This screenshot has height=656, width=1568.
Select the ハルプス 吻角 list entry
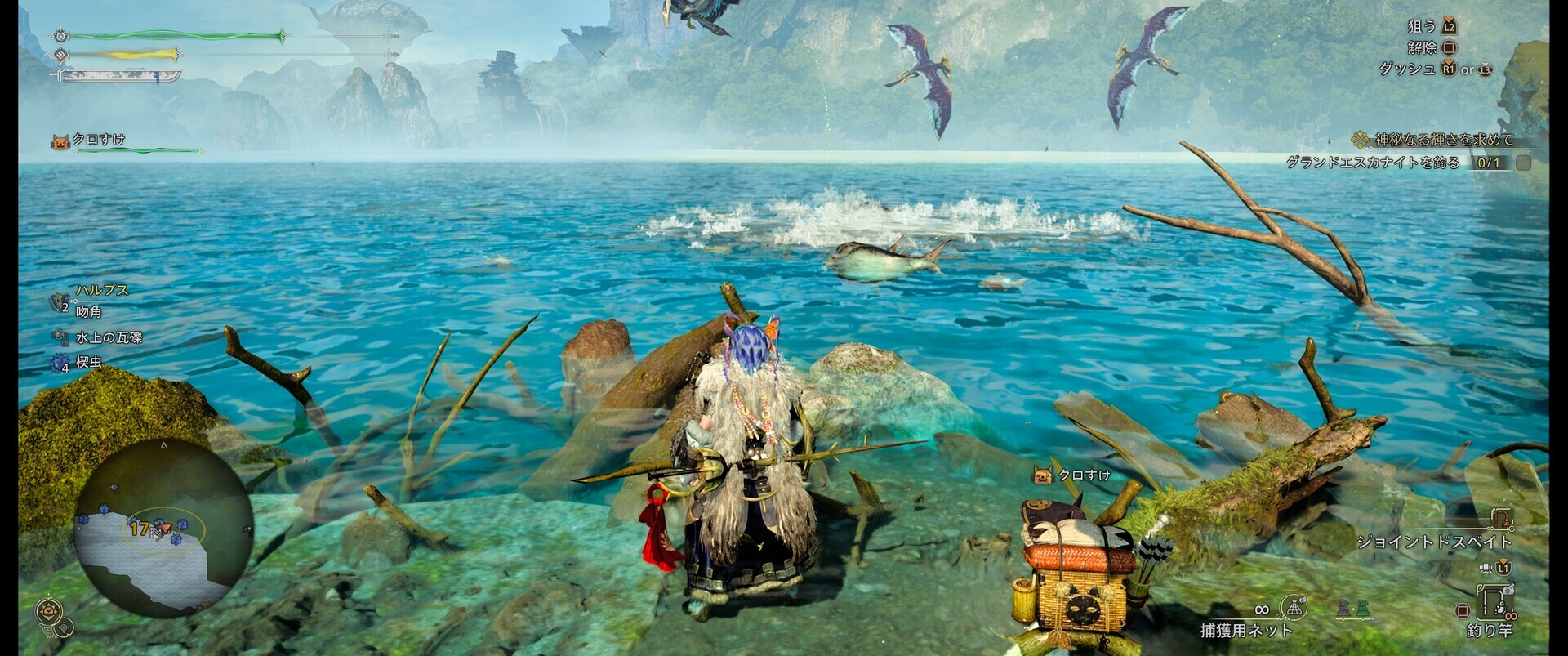pyautogui.click(x=90, y=301)
